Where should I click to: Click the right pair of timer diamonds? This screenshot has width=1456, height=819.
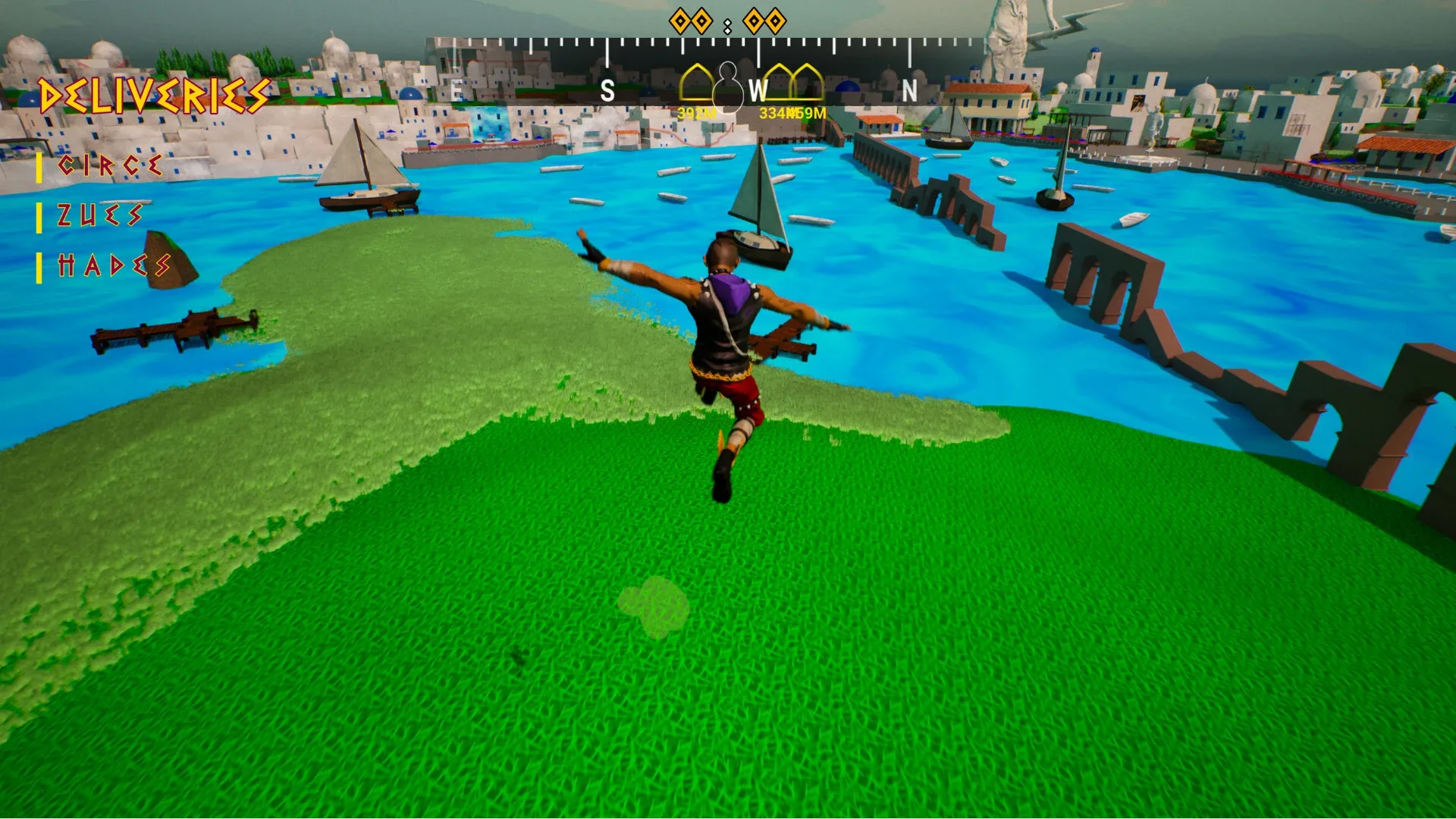(x=764, y=21)
